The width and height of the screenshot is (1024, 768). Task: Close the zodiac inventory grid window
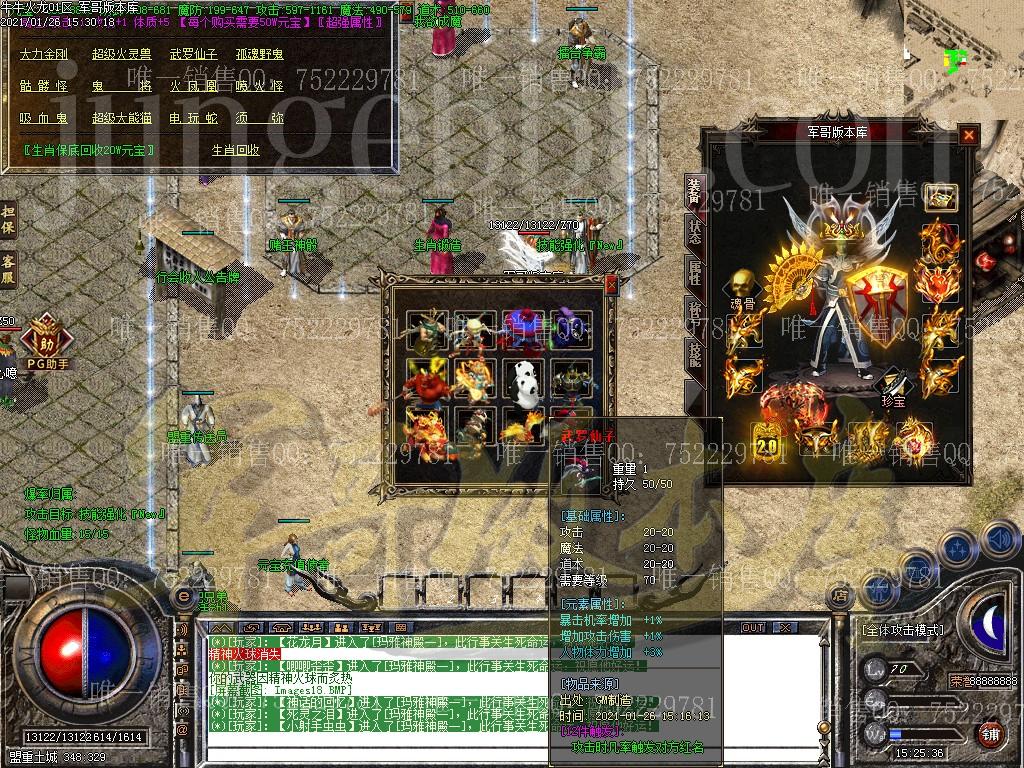[611, 283]
